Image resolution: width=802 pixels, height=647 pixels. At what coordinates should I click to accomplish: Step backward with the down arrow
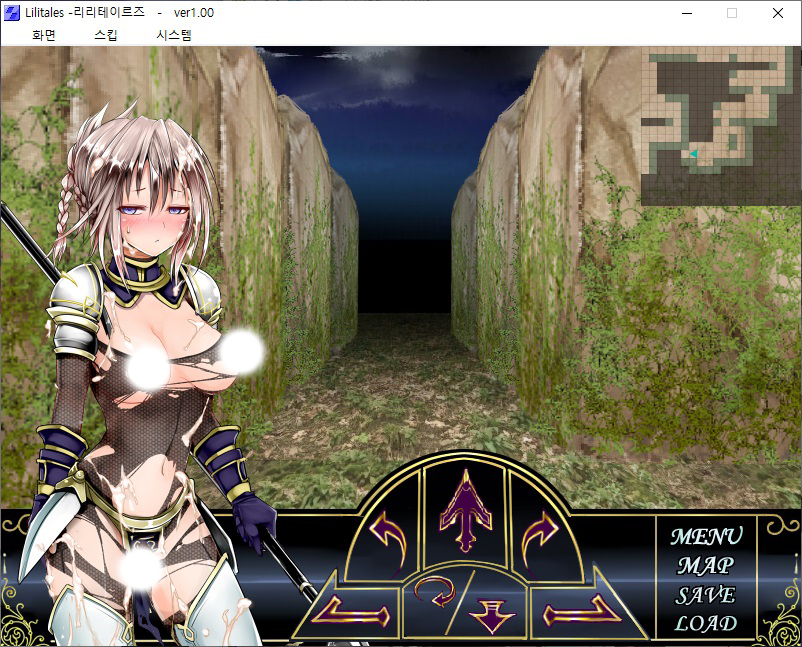coord(492,612)
